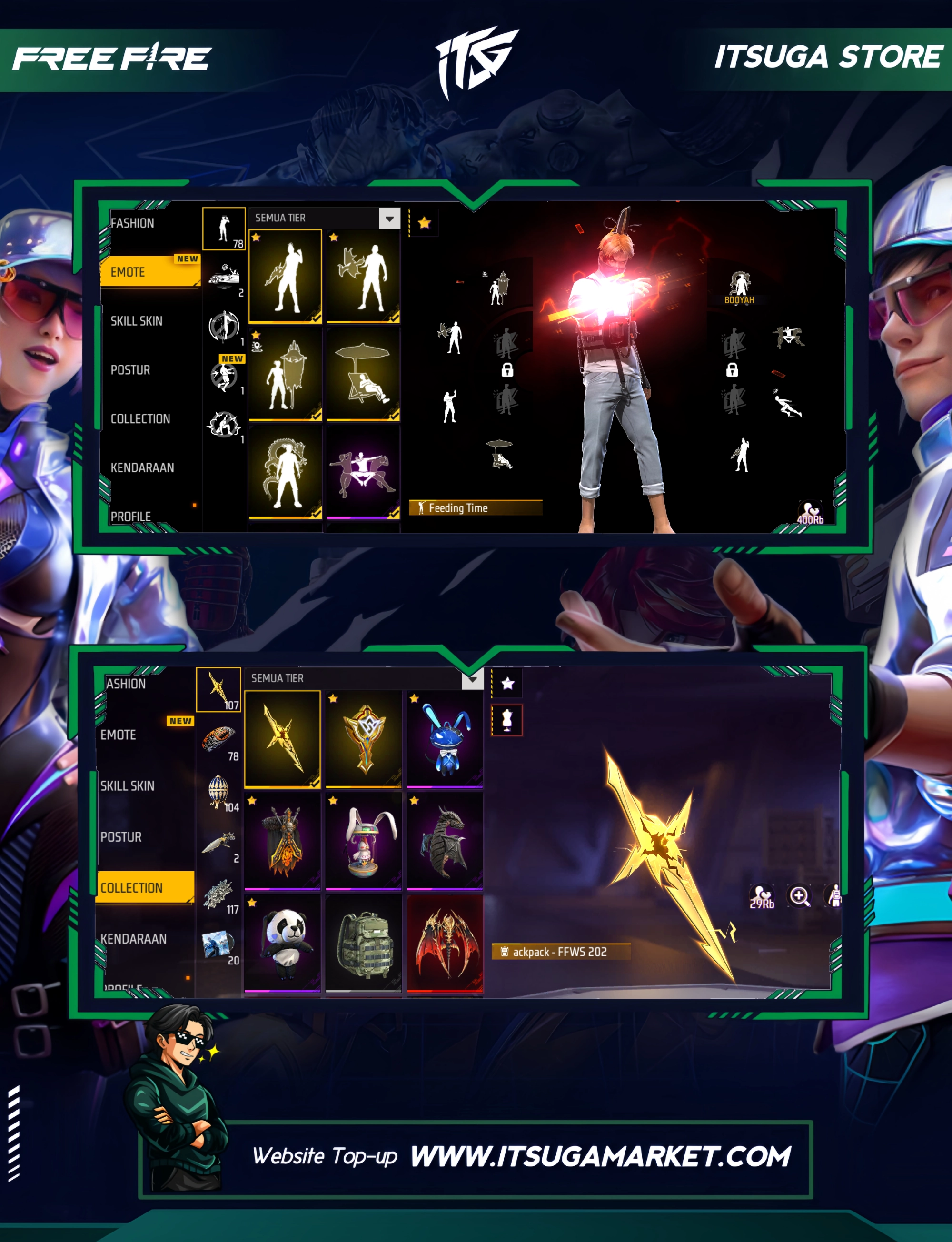Open the 29Rb likes icon
The height and width of the screenshot is (1242, 952).
[x=762, y=896]
